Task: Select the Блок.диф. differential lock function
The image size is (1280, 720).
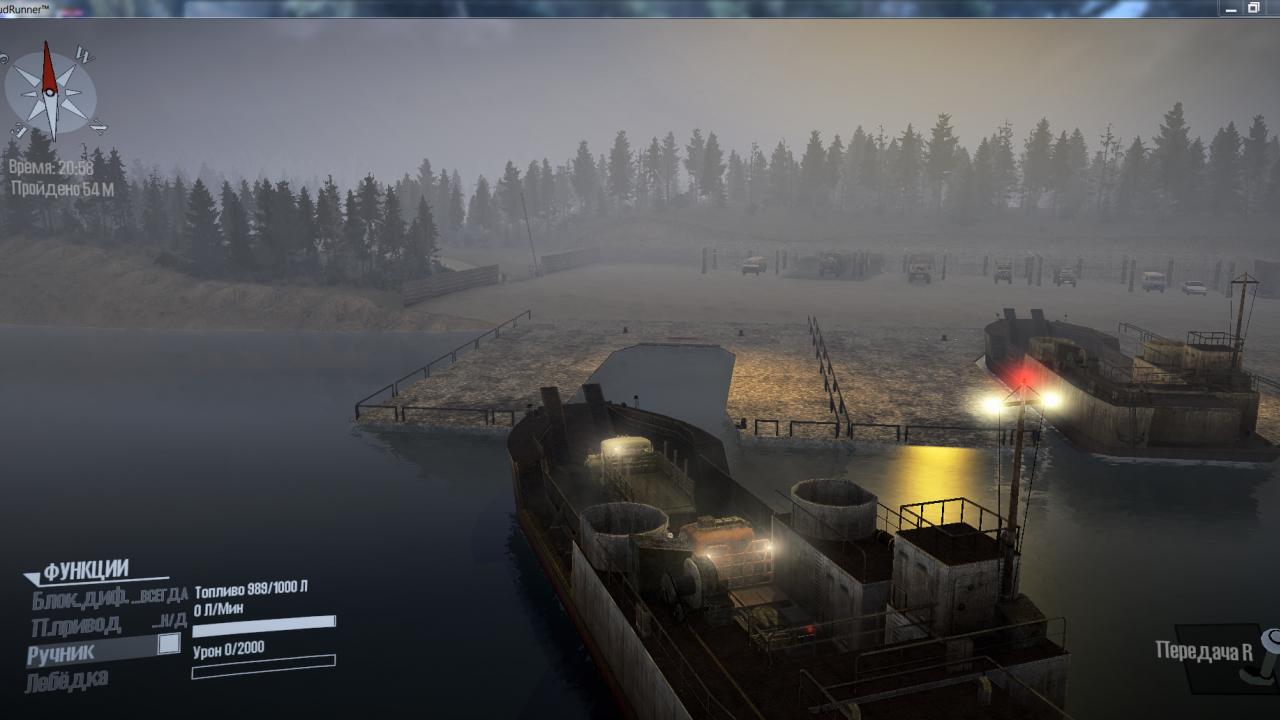Action: tap(80, 599)
